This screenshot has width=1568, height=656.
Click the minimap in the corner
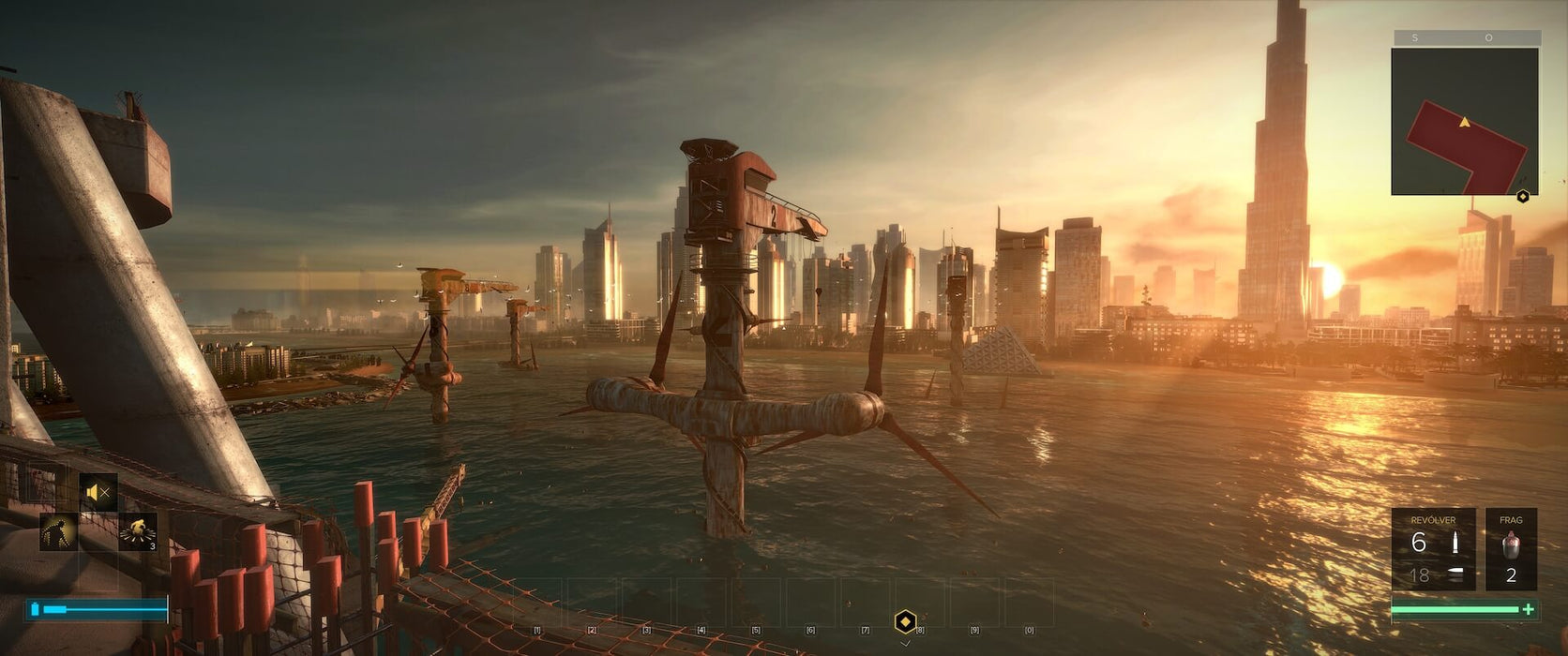[x=1464, y=122]
